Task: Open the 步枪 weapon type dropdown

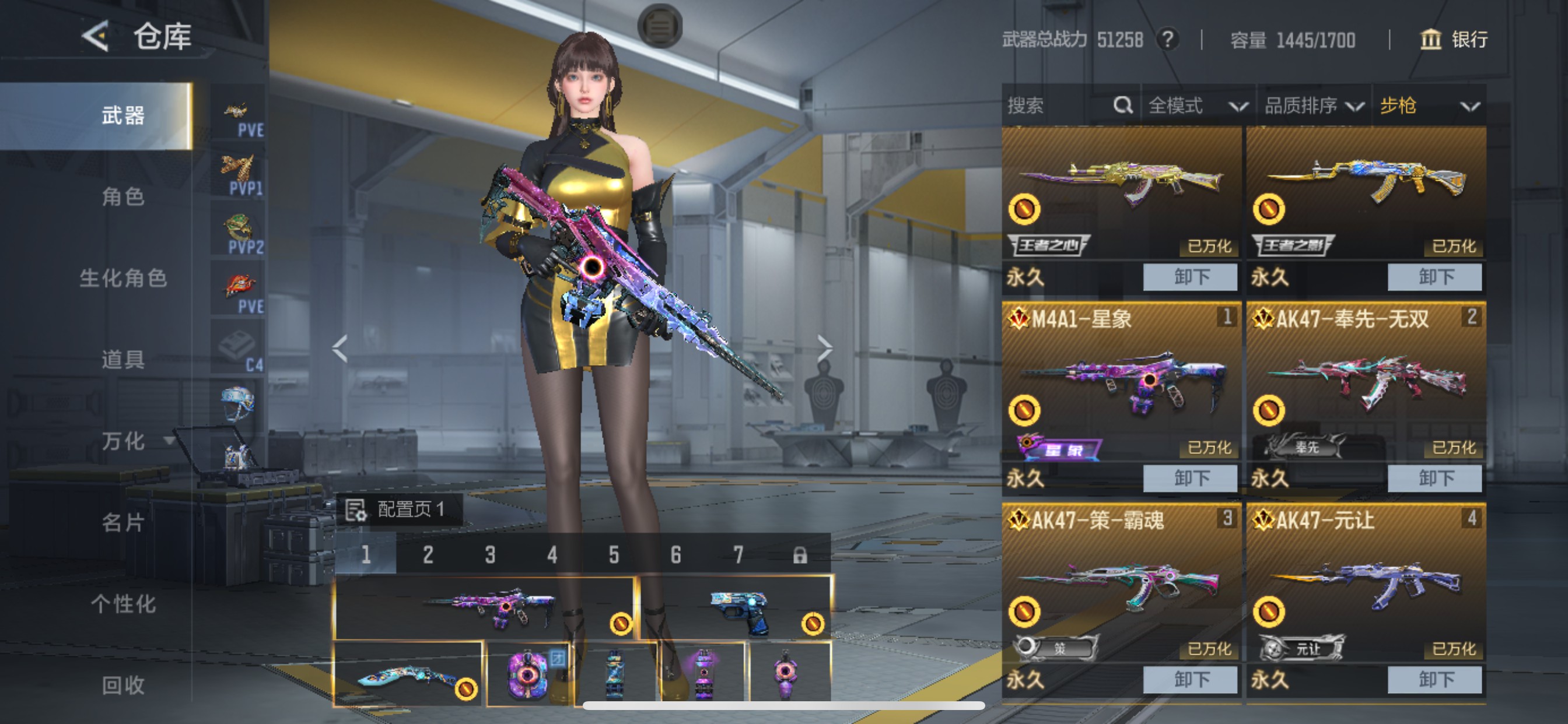Action: click(x=1429, y=106)
